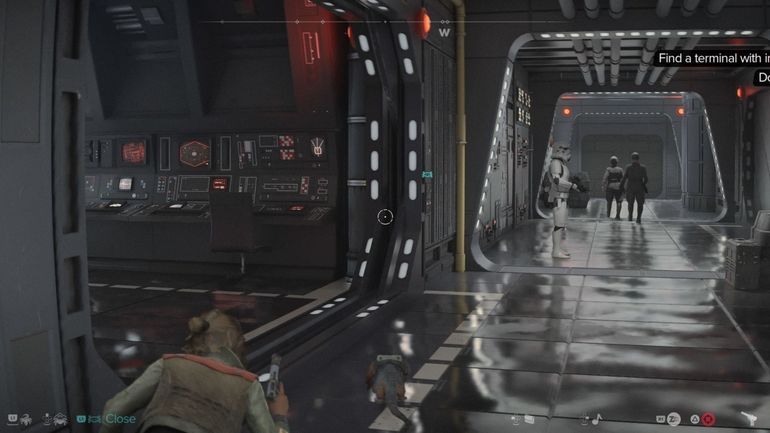Click the teal interaction marker on the door frame

pyautogui.click(x=427, y=174)
